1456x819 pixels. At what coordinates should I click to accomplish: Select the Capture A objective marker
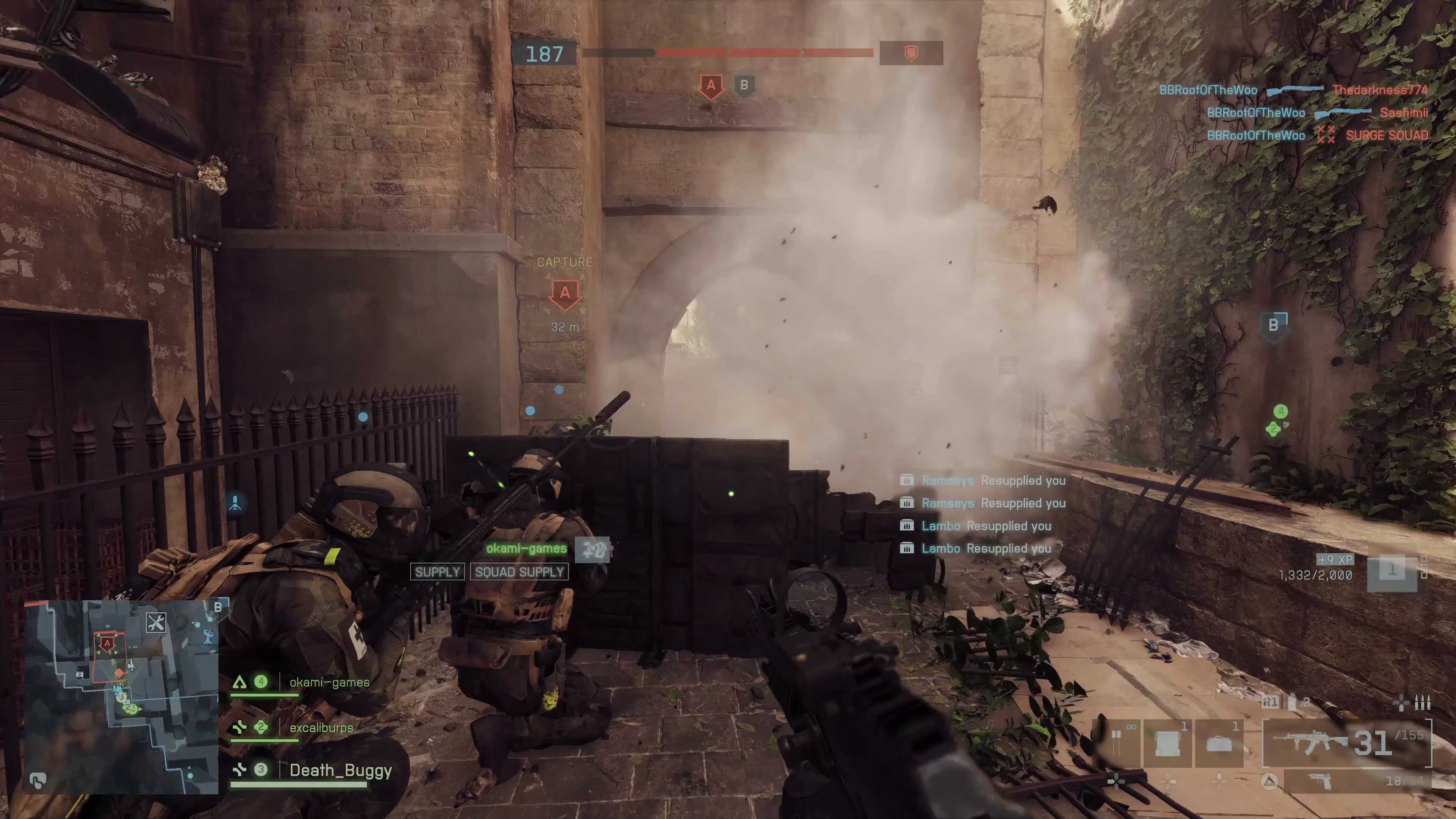[565, 293]
